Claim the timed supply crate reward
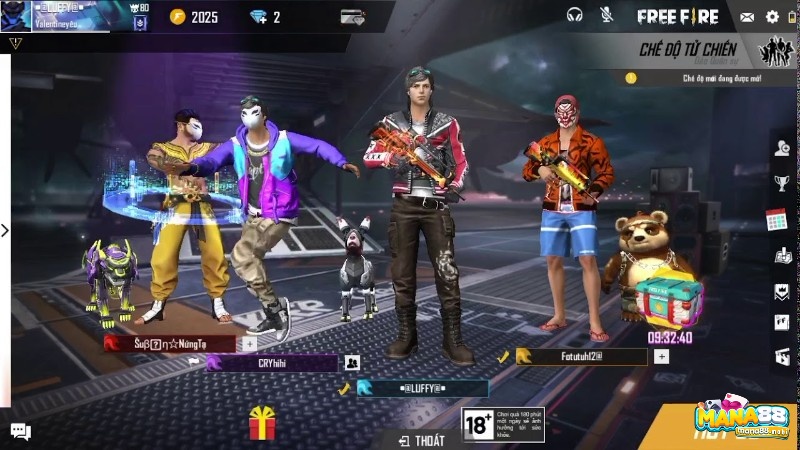800x450 pixels. [668, 296]
